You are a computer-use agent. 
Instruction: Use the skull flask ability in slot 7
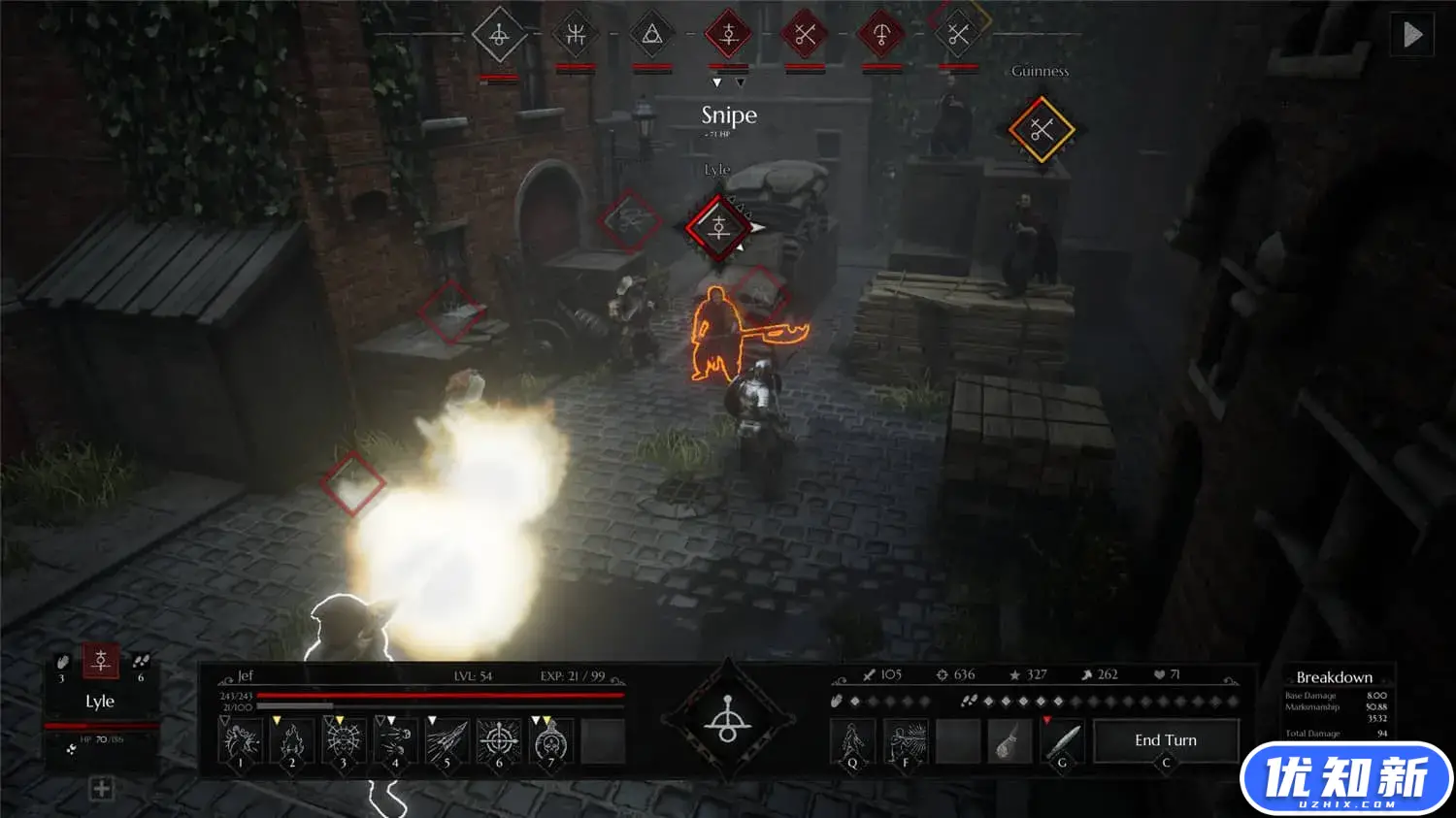pyautogui.click(x=550, y=742)
